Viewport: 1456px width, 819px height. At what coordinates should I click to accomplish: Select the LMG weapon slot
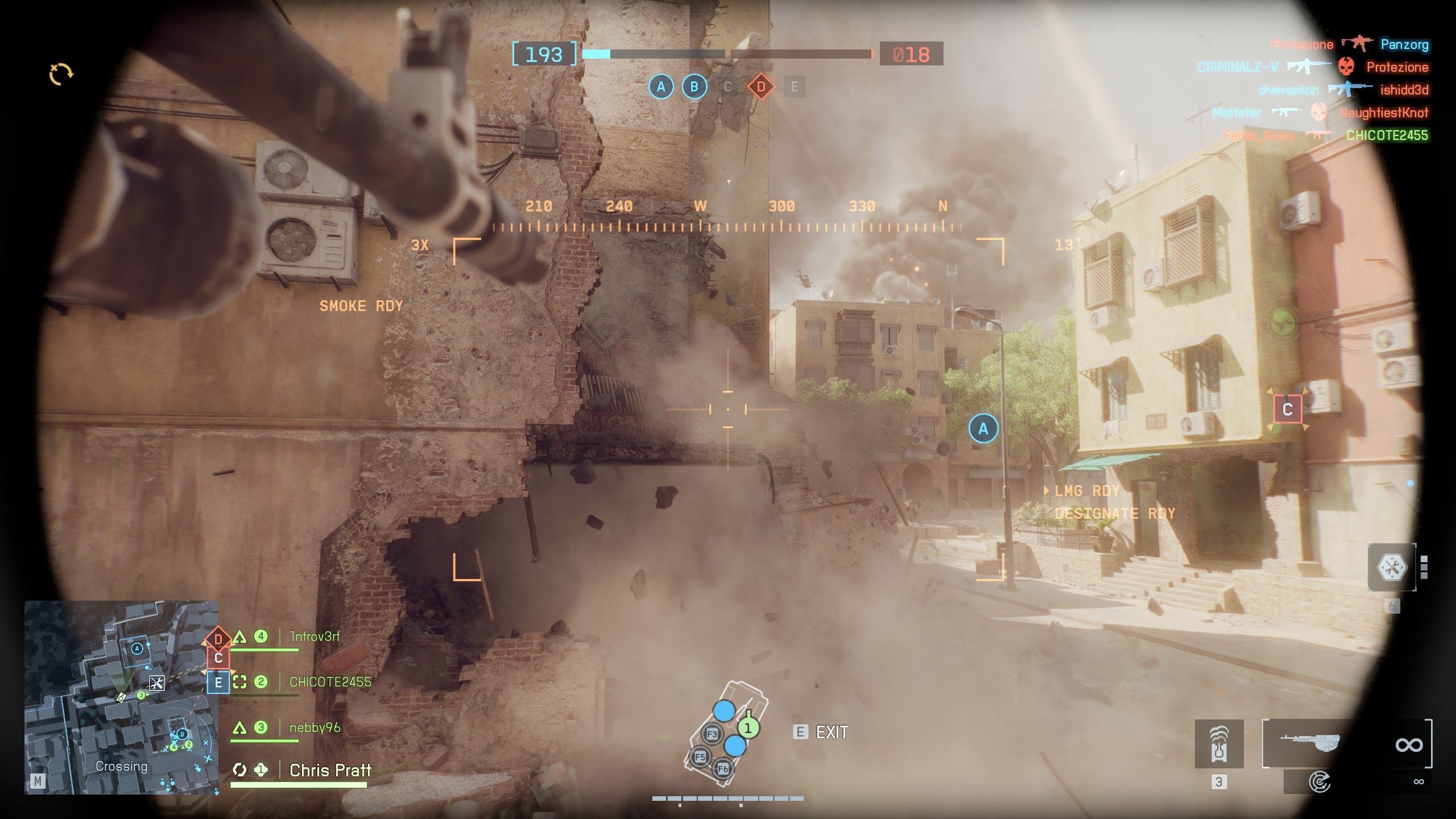pyautogui.click(x=1346, y=743)
